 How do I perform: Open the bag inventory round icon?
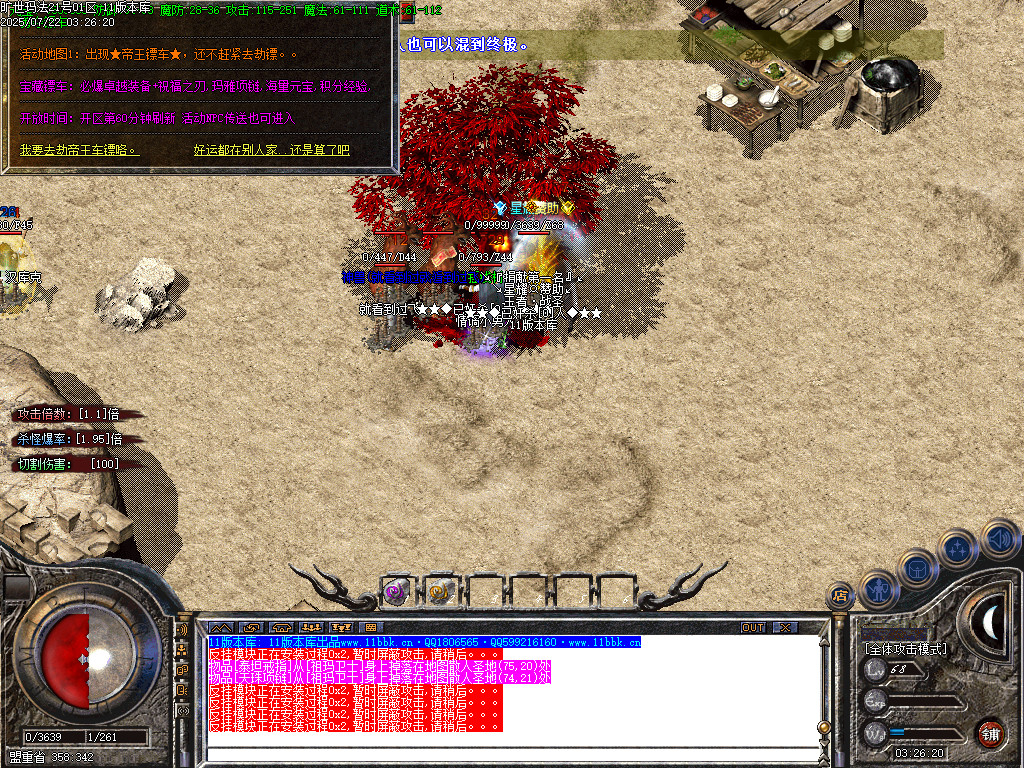[918, 567]
